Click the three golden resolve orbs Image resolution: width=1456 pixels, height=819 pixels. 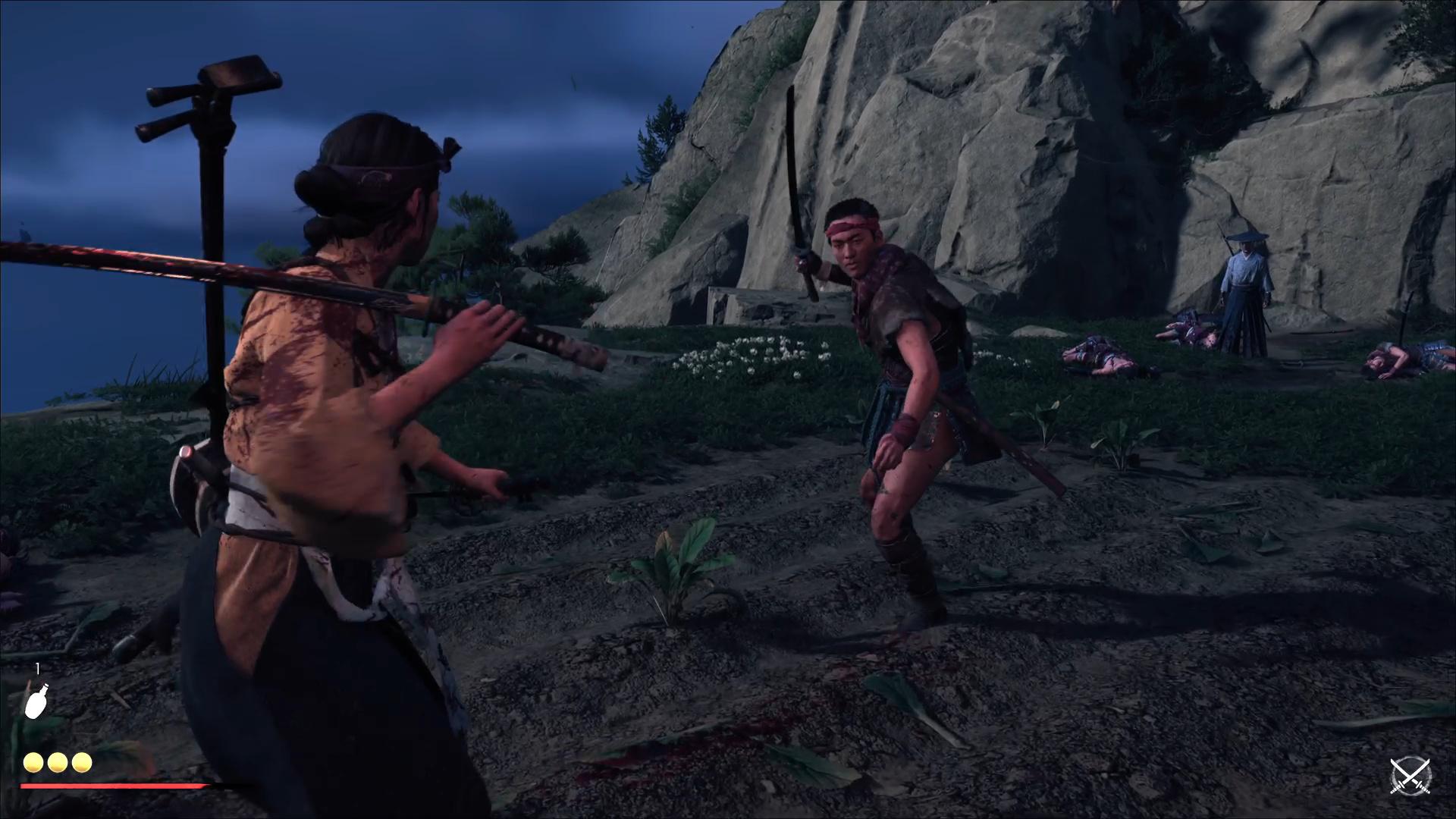point(58,762)
